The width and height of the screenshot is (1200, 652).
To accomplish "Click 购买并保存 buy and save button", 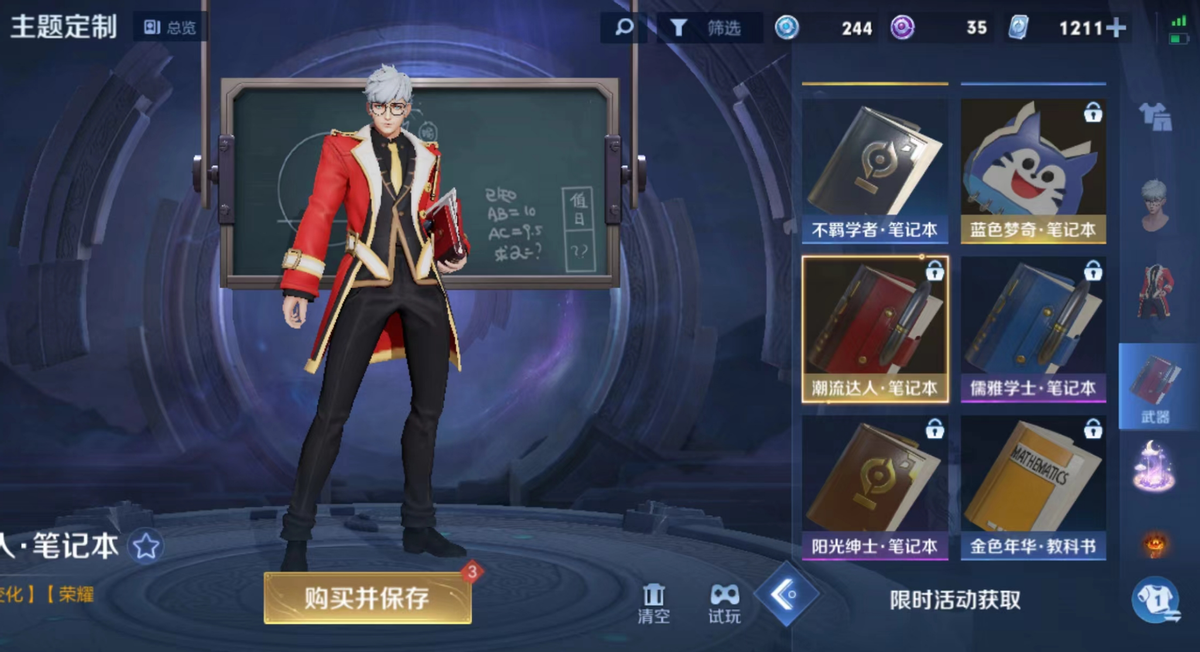I will [x=367, y=598].
